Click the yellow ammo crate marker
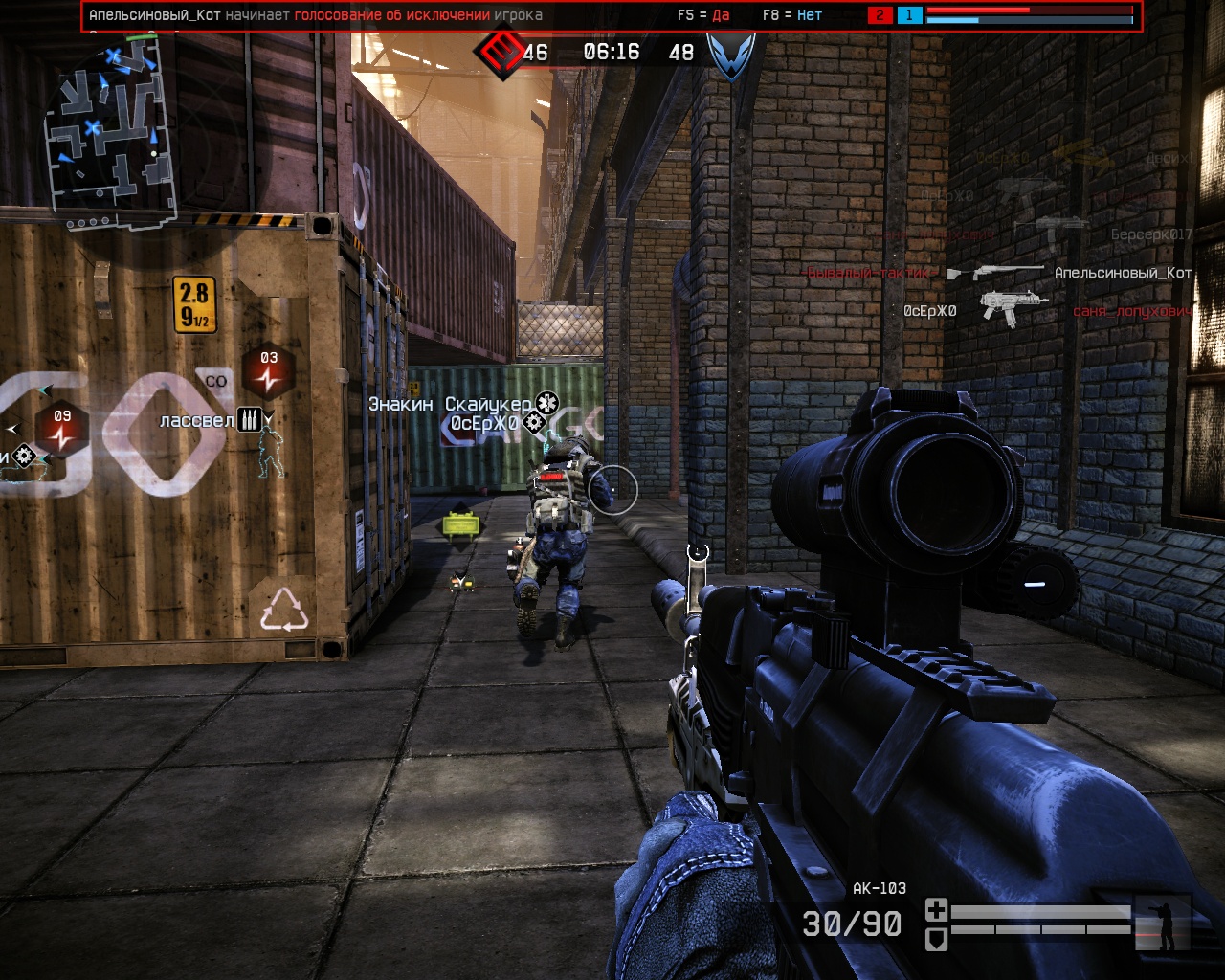 (460, 523)
